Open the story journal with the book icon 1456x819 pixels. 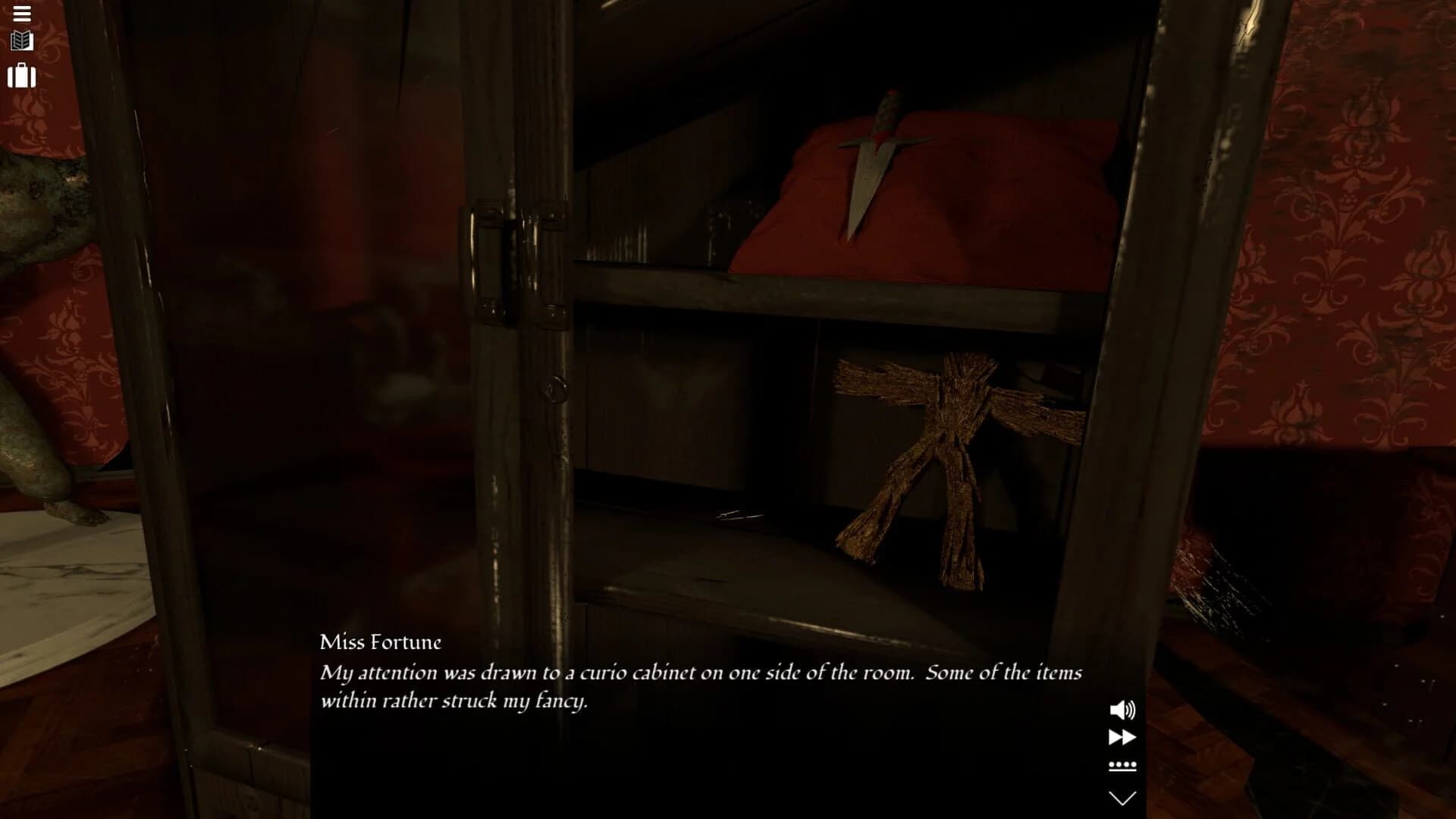point(21,39)
